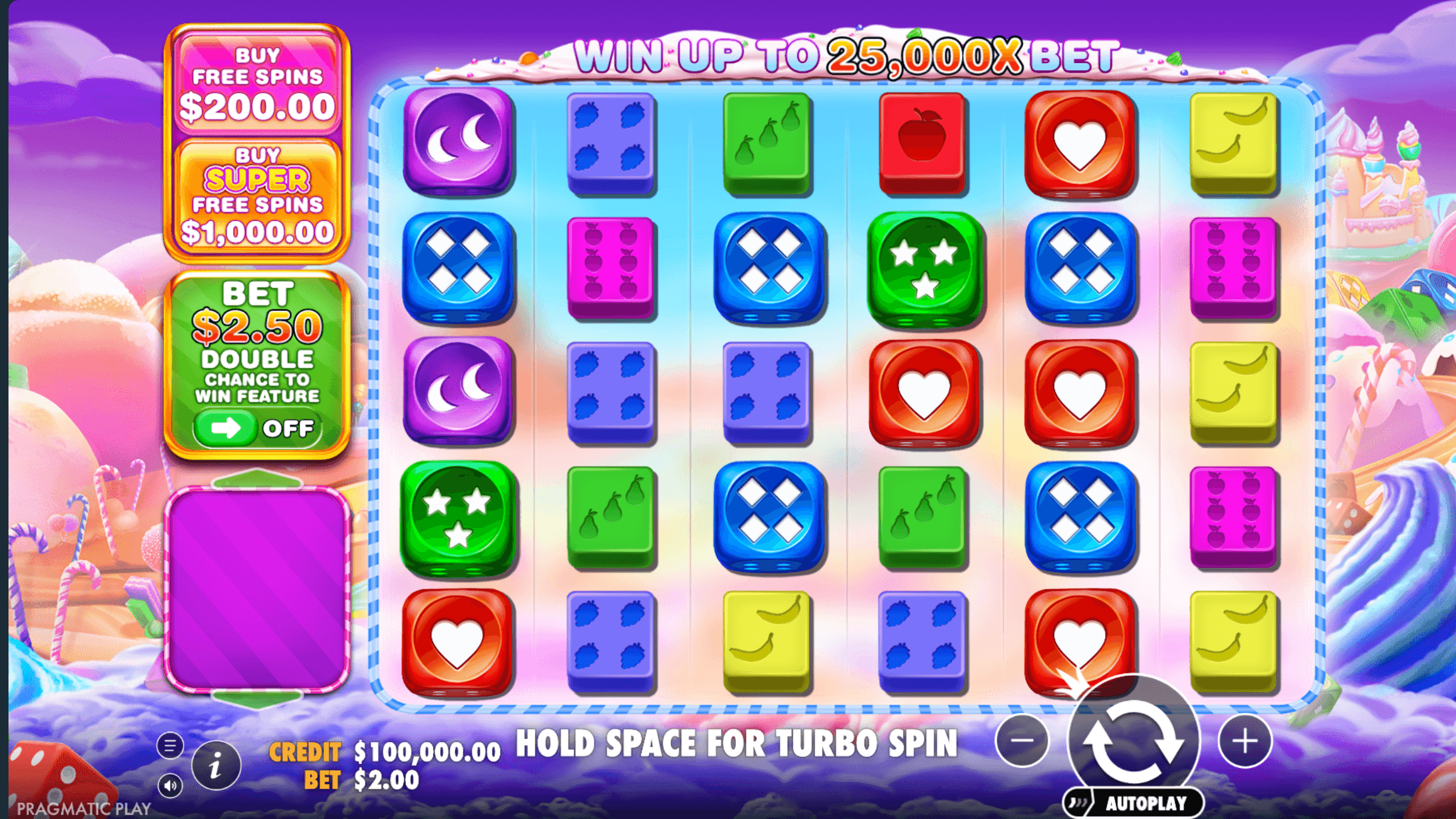Click the purple moon dice in the top row
Viewport: 1456px width, 819px height.
[x=458, y=141]
